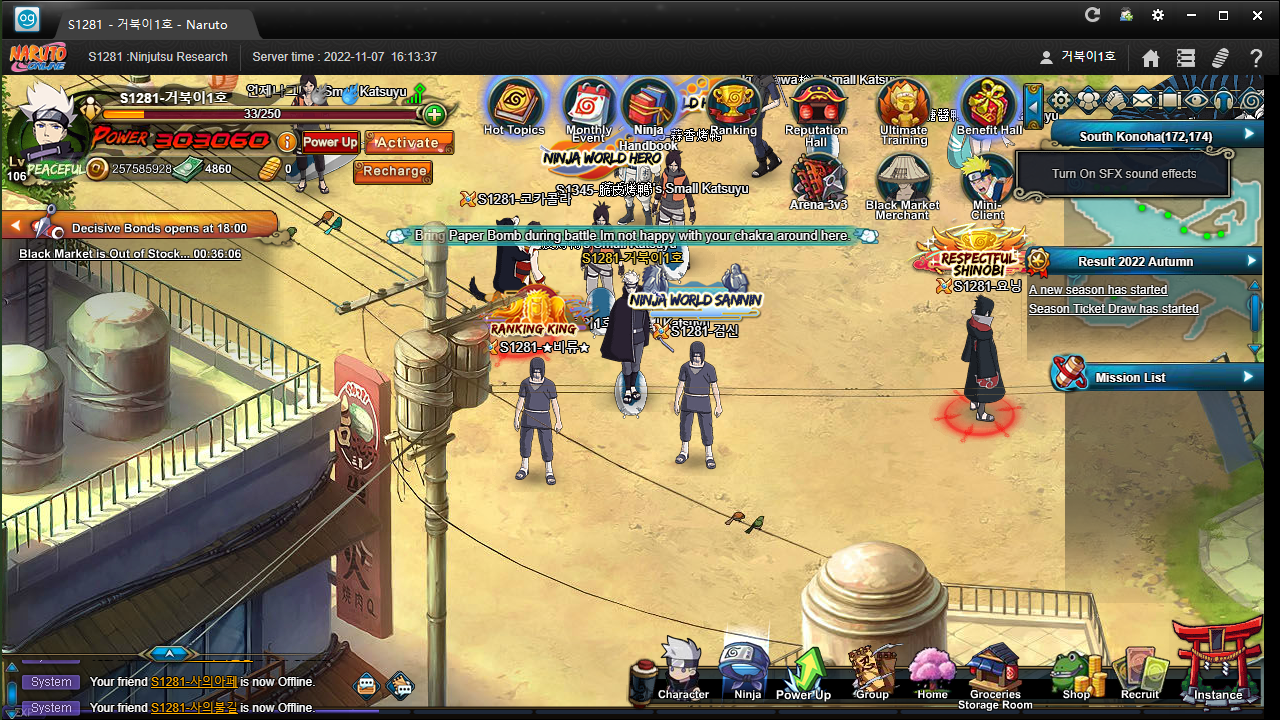Image resolution: width=1280 pixels, height=720 pixels.
Task: Open the Hot Topics icon
Action: 514,105
